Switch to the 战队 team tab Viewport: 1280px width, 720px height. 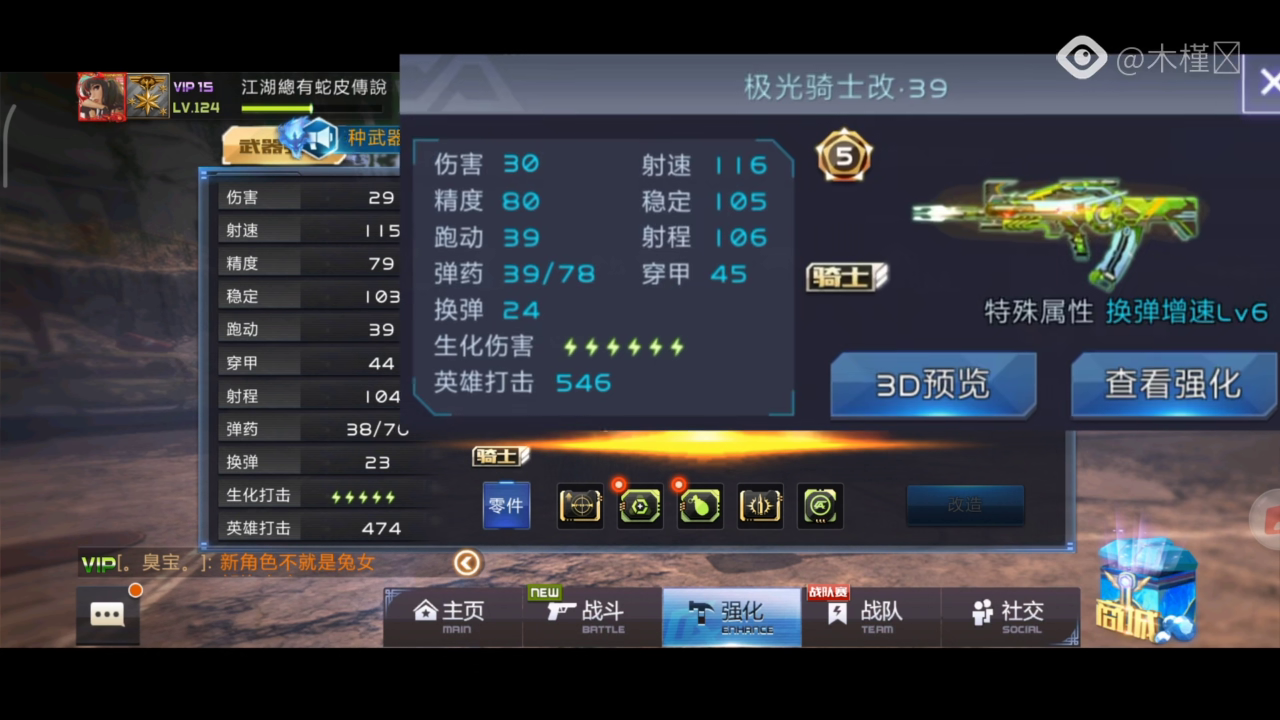[870, 616]
